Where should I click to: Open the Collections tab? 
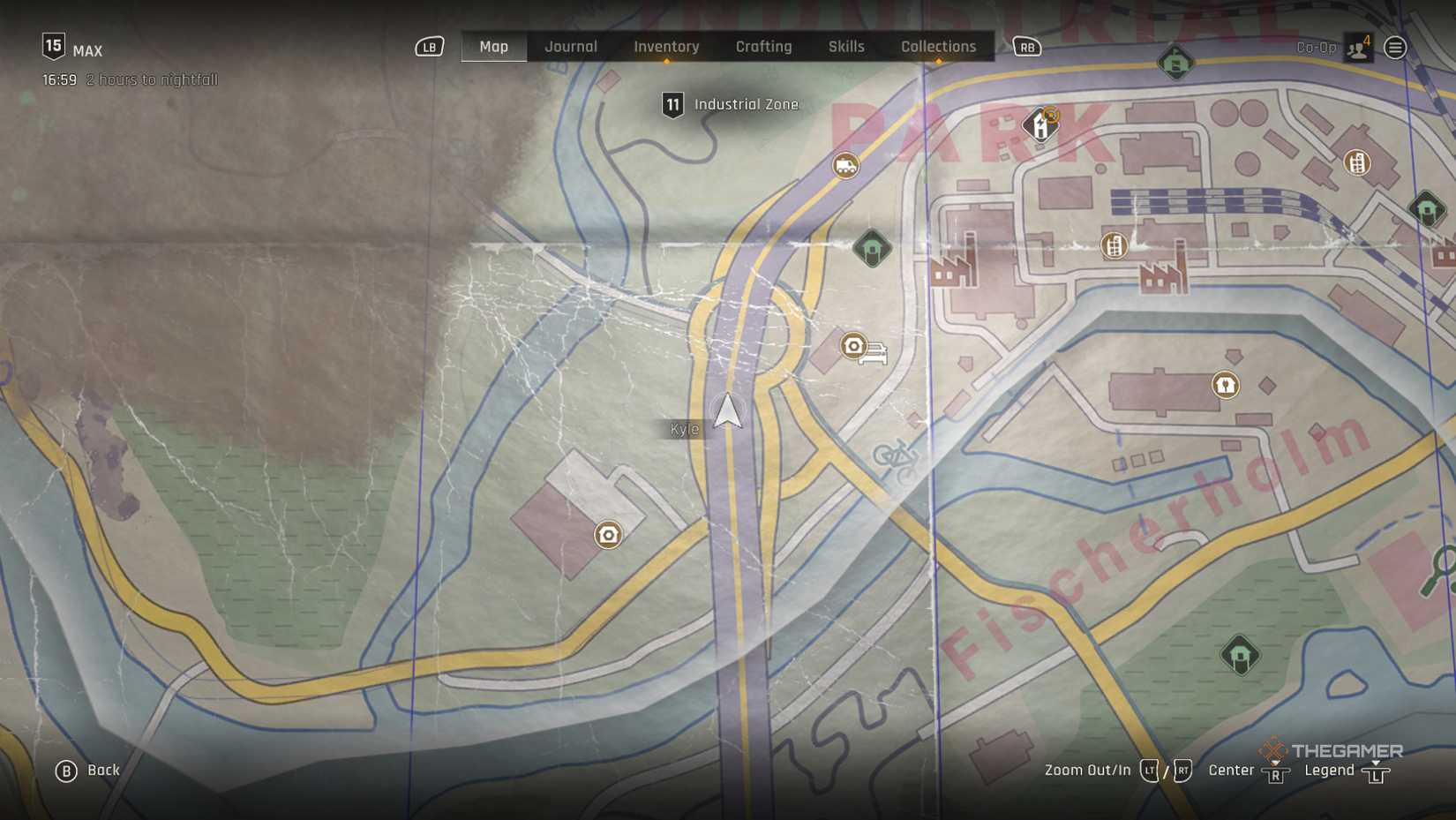pyautogui.click(x=938, y=47)
